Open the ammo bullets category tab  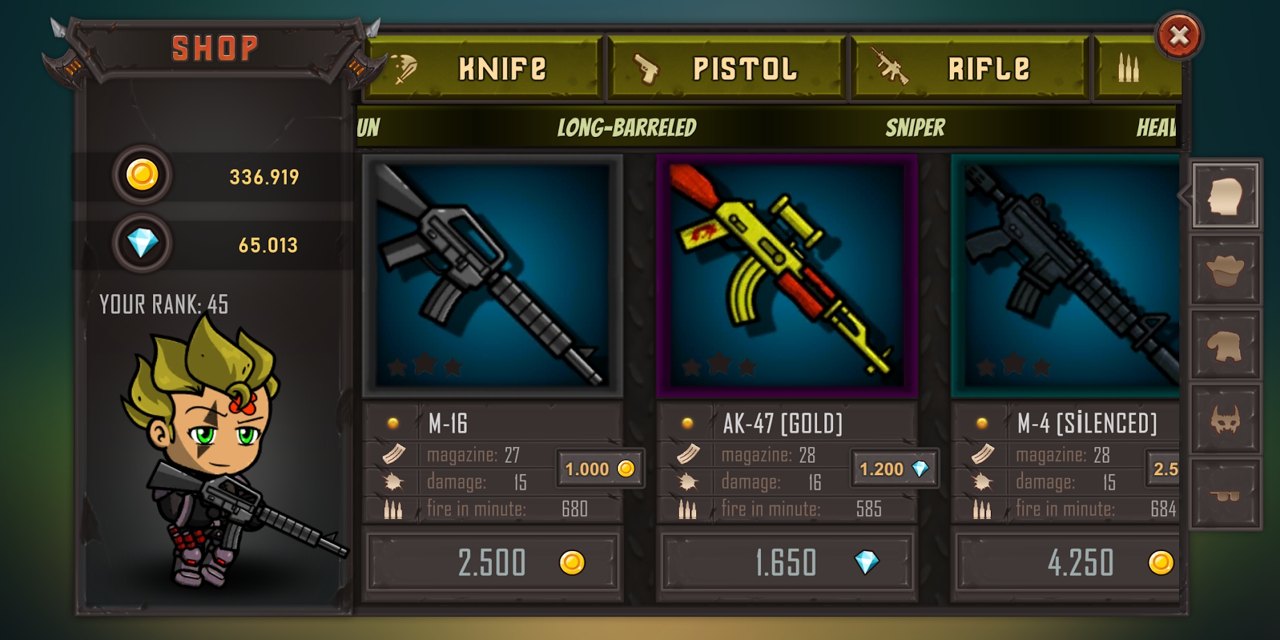click(x=1140, y=68)
